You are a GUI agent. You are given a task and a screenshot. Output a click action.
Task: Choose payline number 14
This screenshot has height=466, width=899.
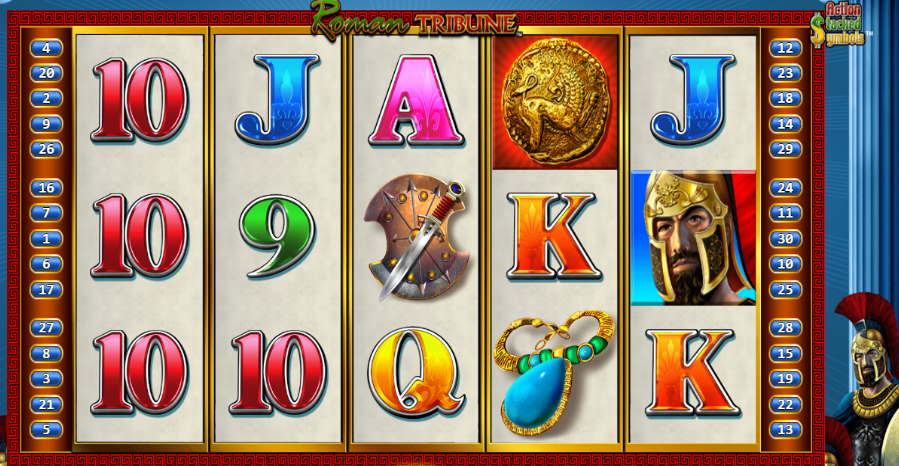point(785,124)
